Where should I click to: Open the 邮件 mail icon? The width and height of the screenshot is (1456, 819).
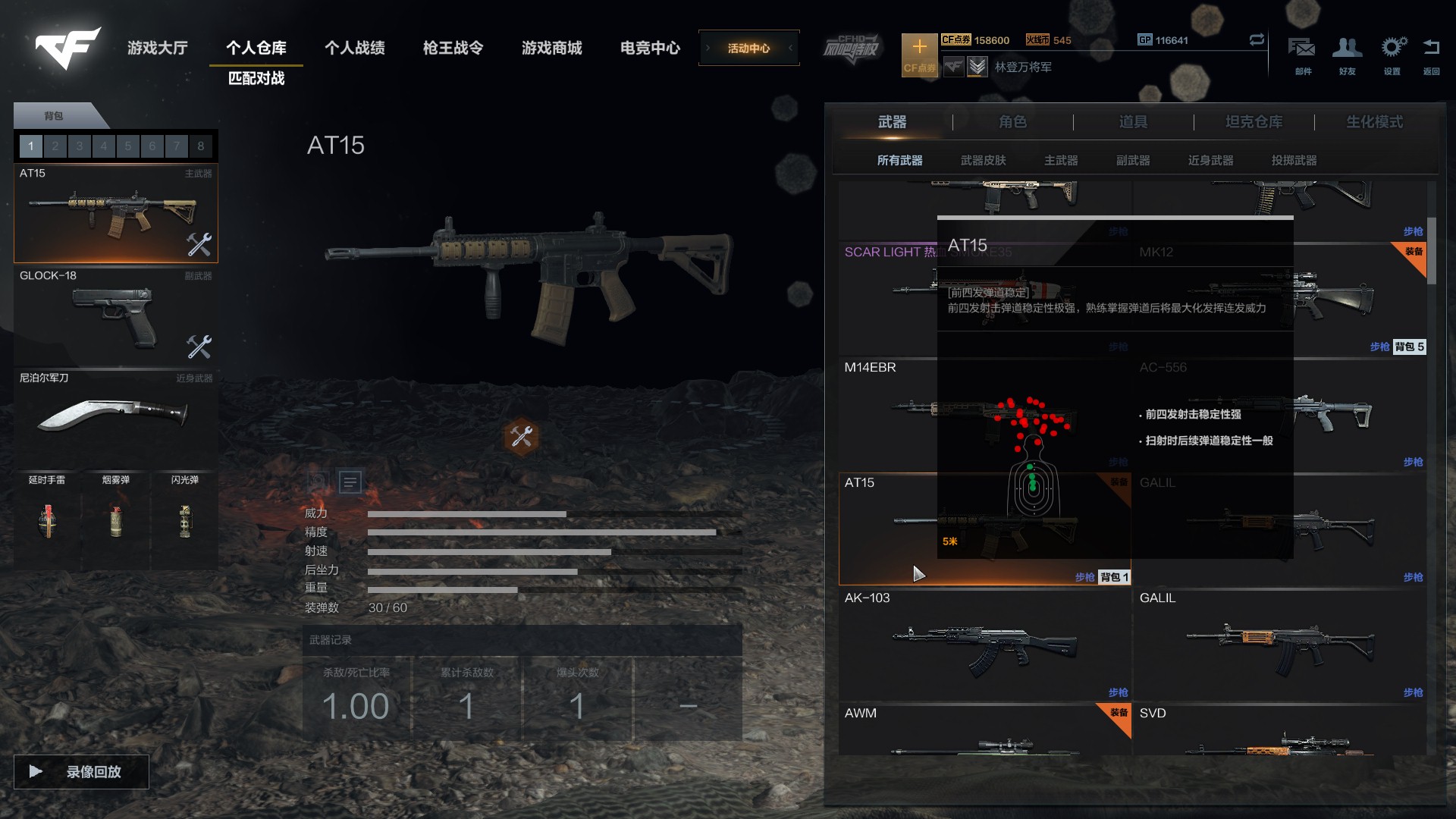tap(1302, 53)
